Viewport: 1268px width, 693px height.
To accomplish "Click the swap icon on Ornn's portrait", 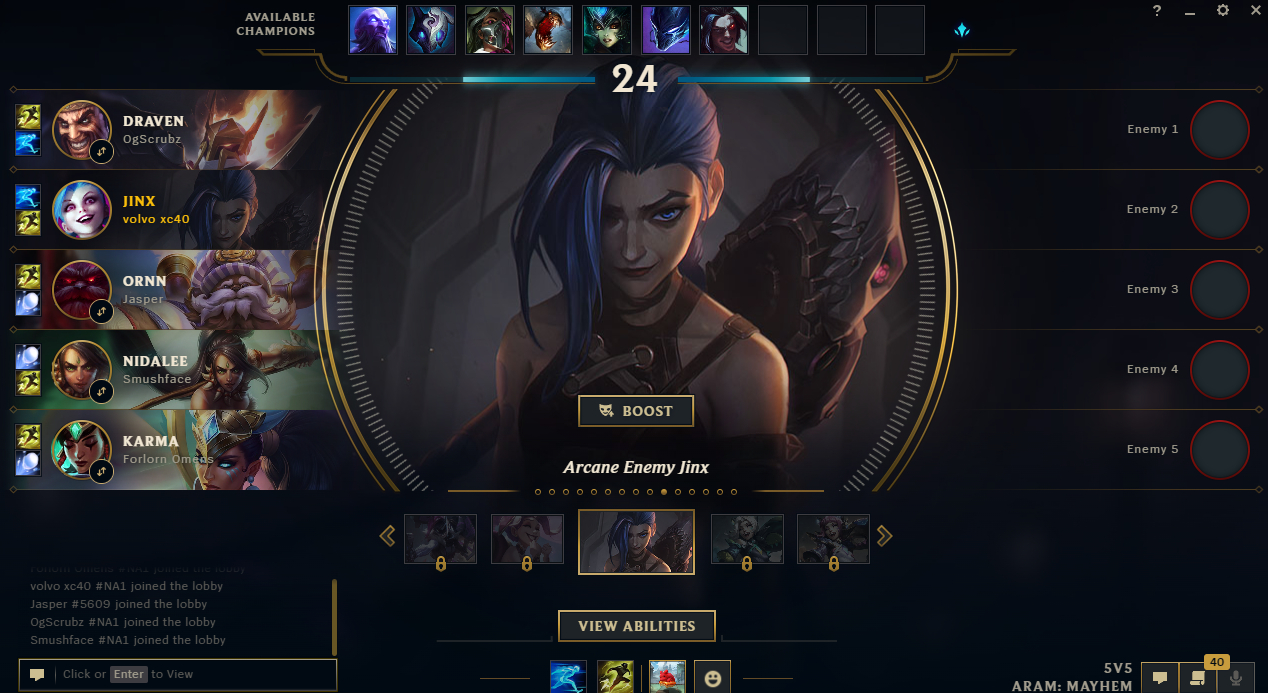I will (x=101, y=311).
